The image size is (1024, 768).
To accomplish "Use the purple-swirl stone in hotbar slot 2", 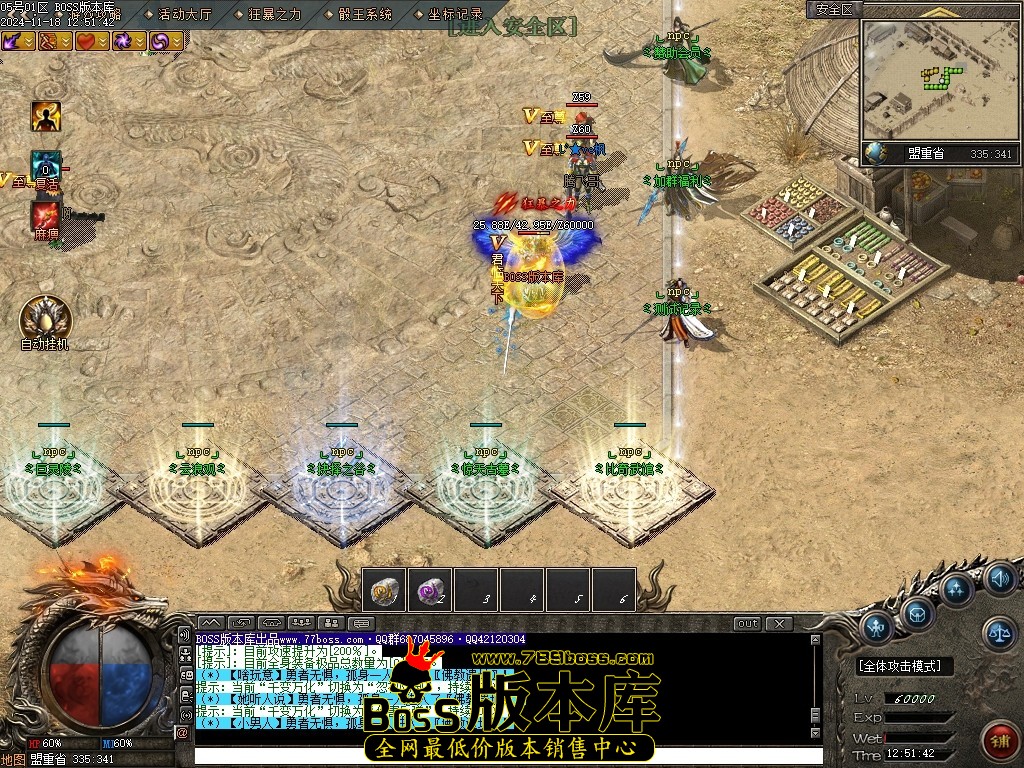I will click(x=430, y=590).
